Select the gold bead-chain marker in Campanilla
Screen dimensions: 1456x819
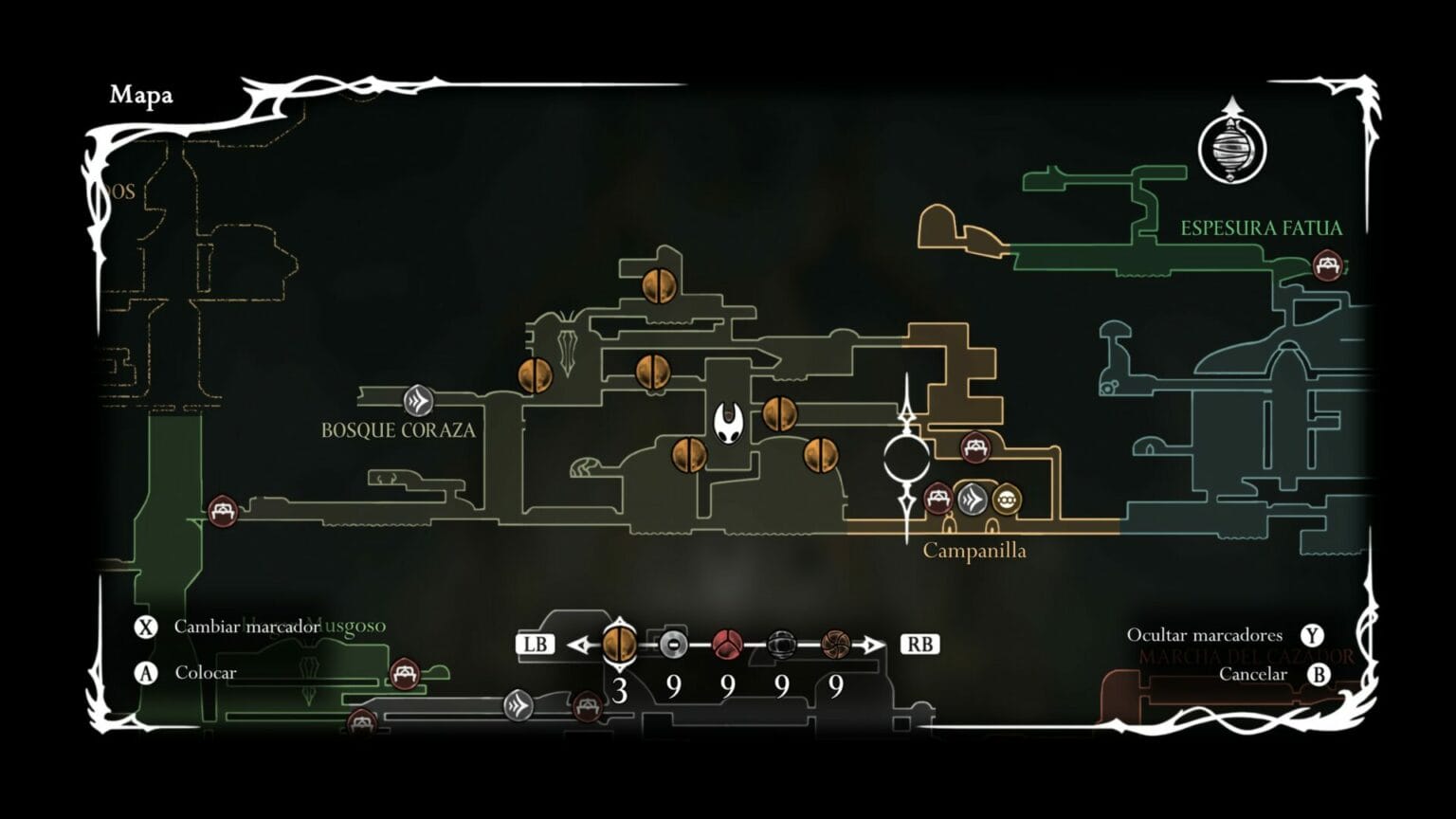(x=1006, y=499)
